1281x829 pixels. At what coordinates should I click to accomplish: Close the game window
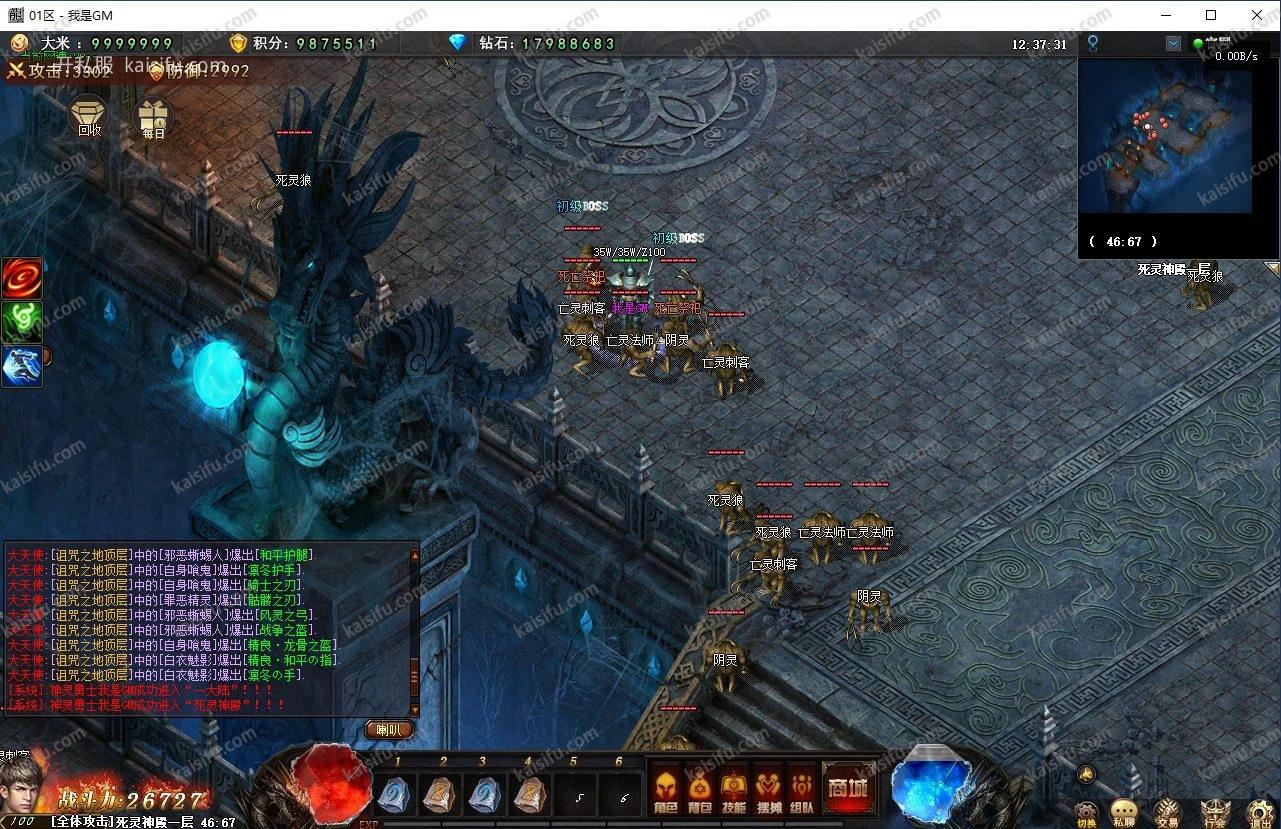[1257, 15]
